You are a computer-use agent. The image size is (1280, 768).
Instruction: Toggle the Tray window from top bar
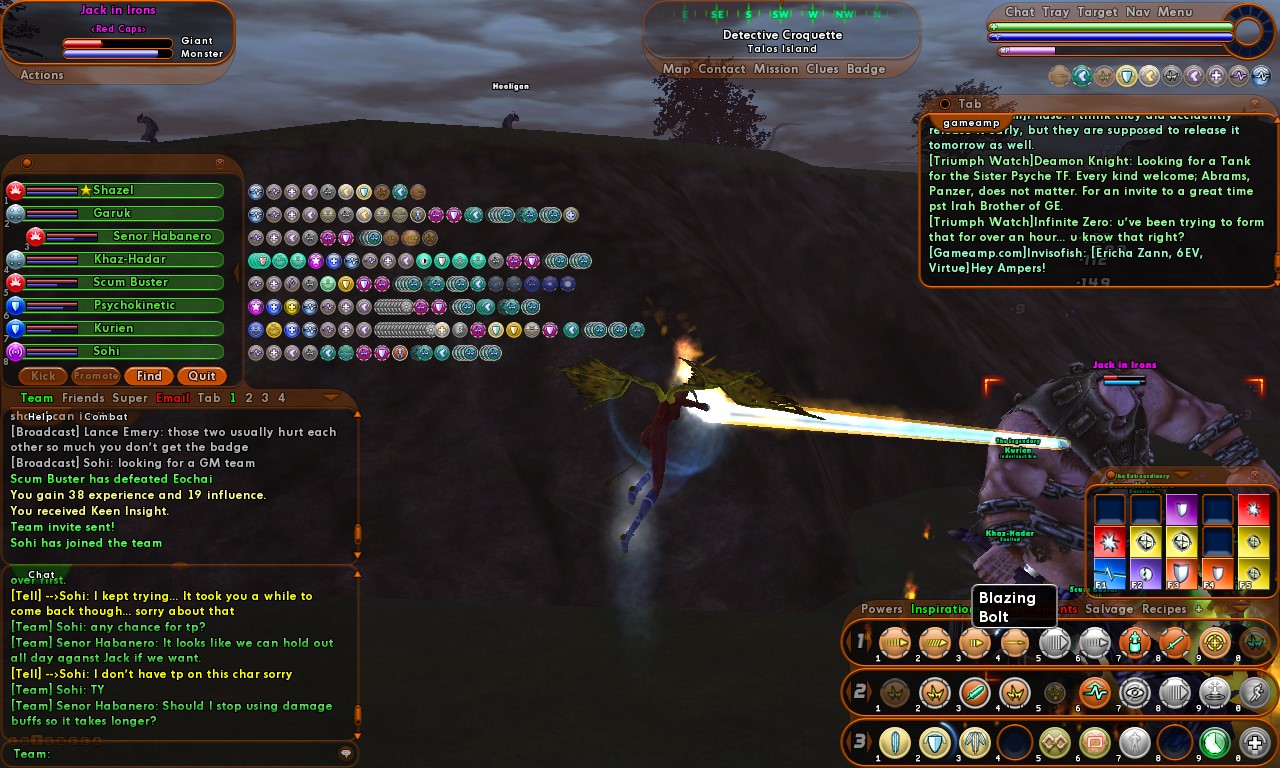(1055, 12)
